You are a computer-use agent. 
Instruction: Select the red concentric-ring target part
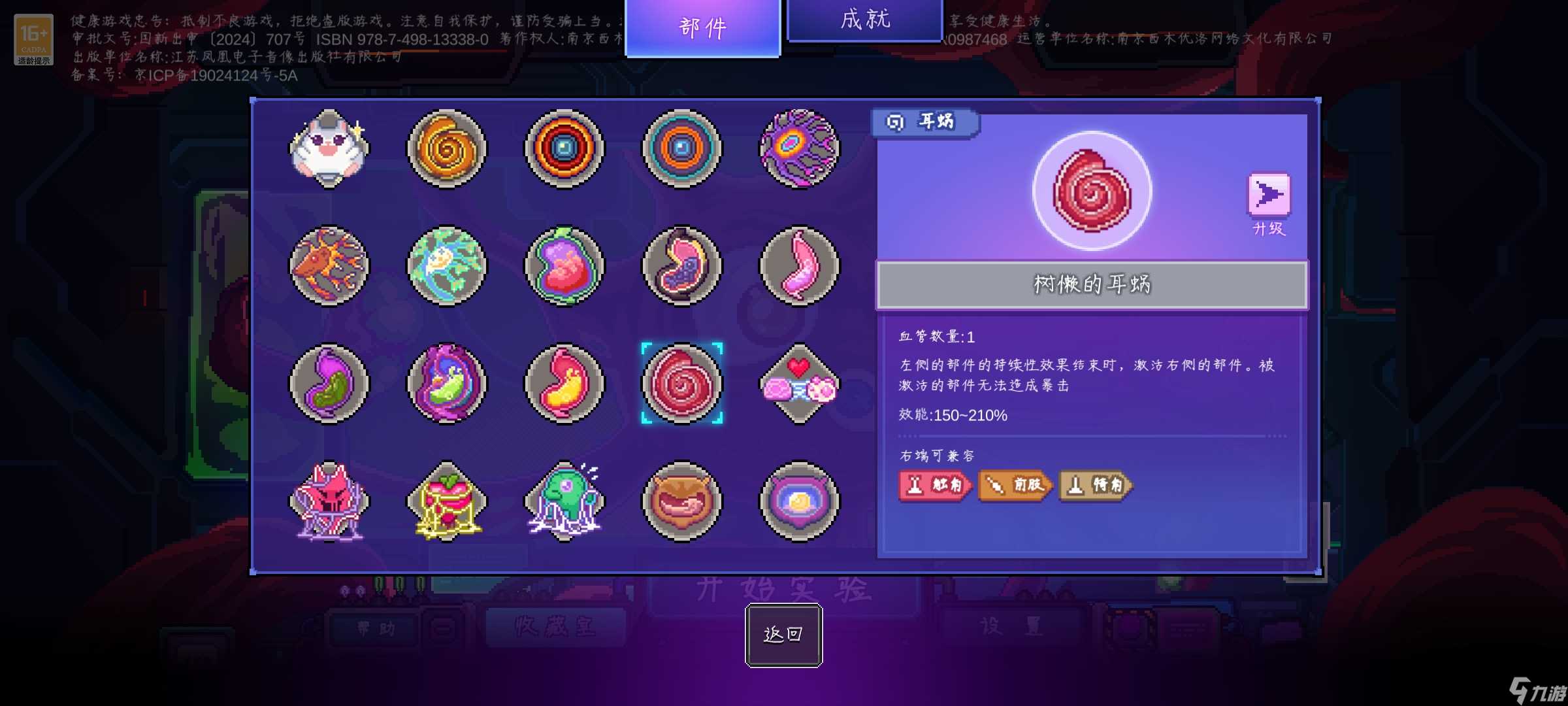point(564,149)
